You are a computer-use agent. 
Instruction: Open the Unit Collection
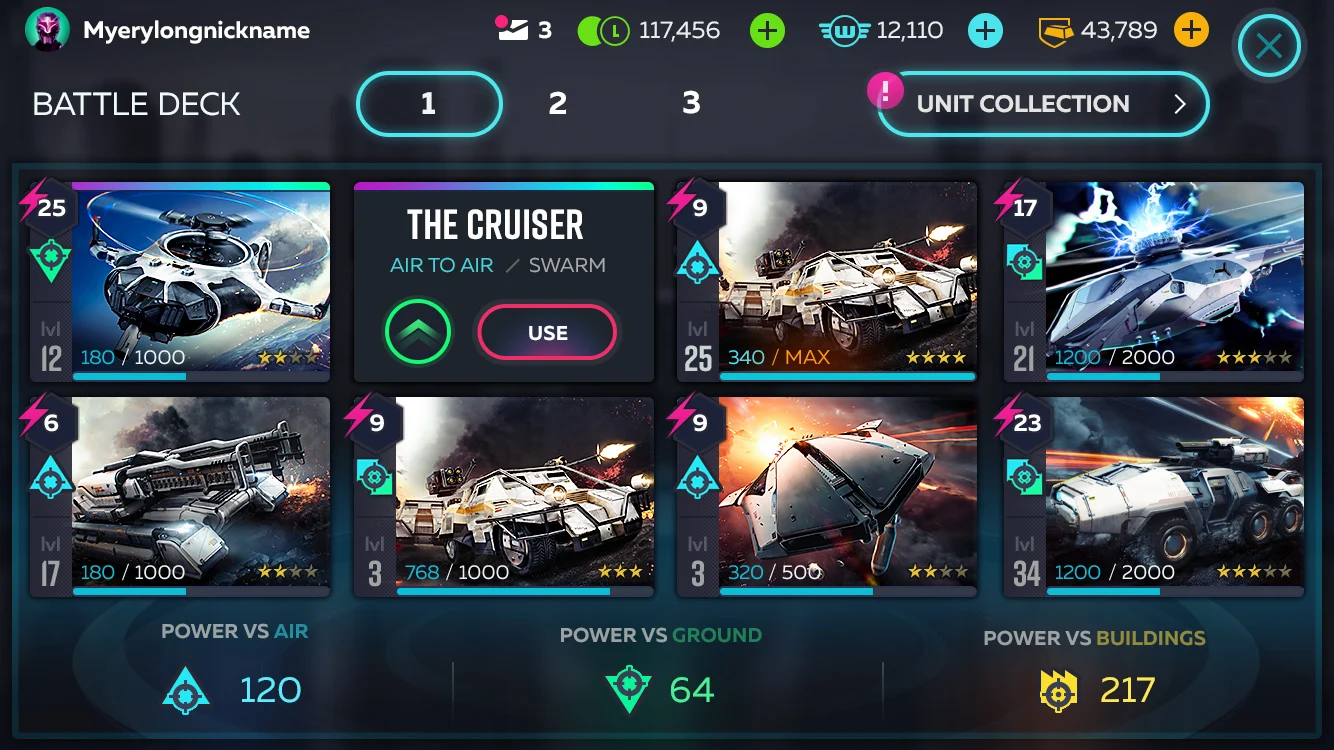(x=1042, y=104)
